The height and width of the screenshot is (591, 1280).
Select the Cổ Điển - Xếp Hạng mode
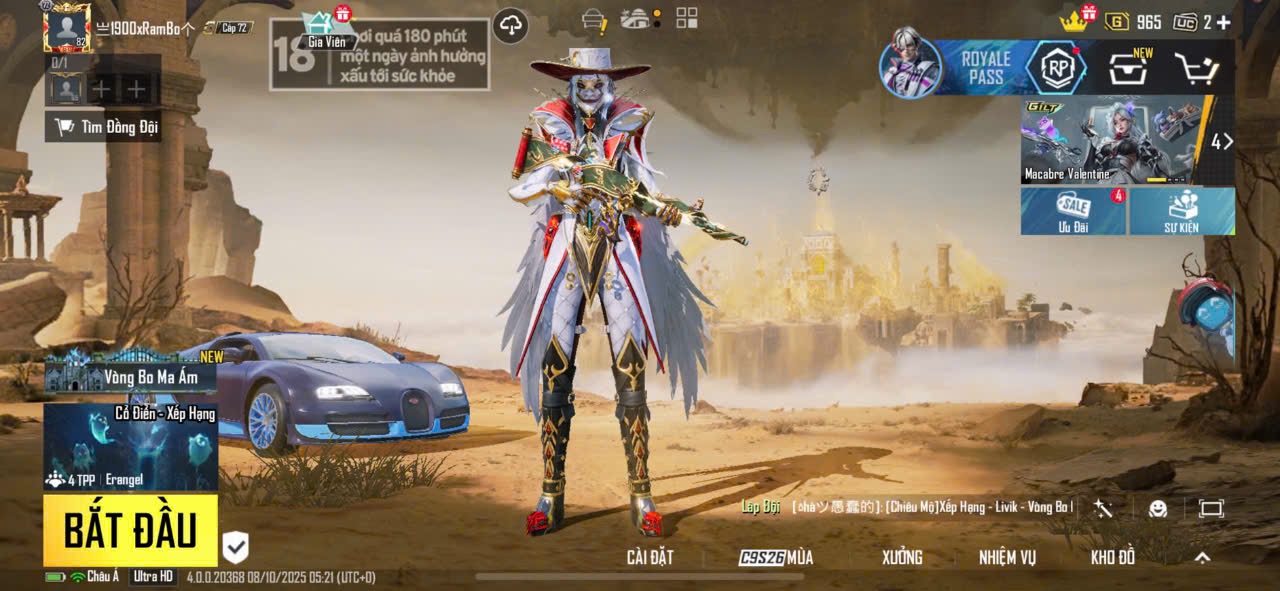click(x=131, y=446)
